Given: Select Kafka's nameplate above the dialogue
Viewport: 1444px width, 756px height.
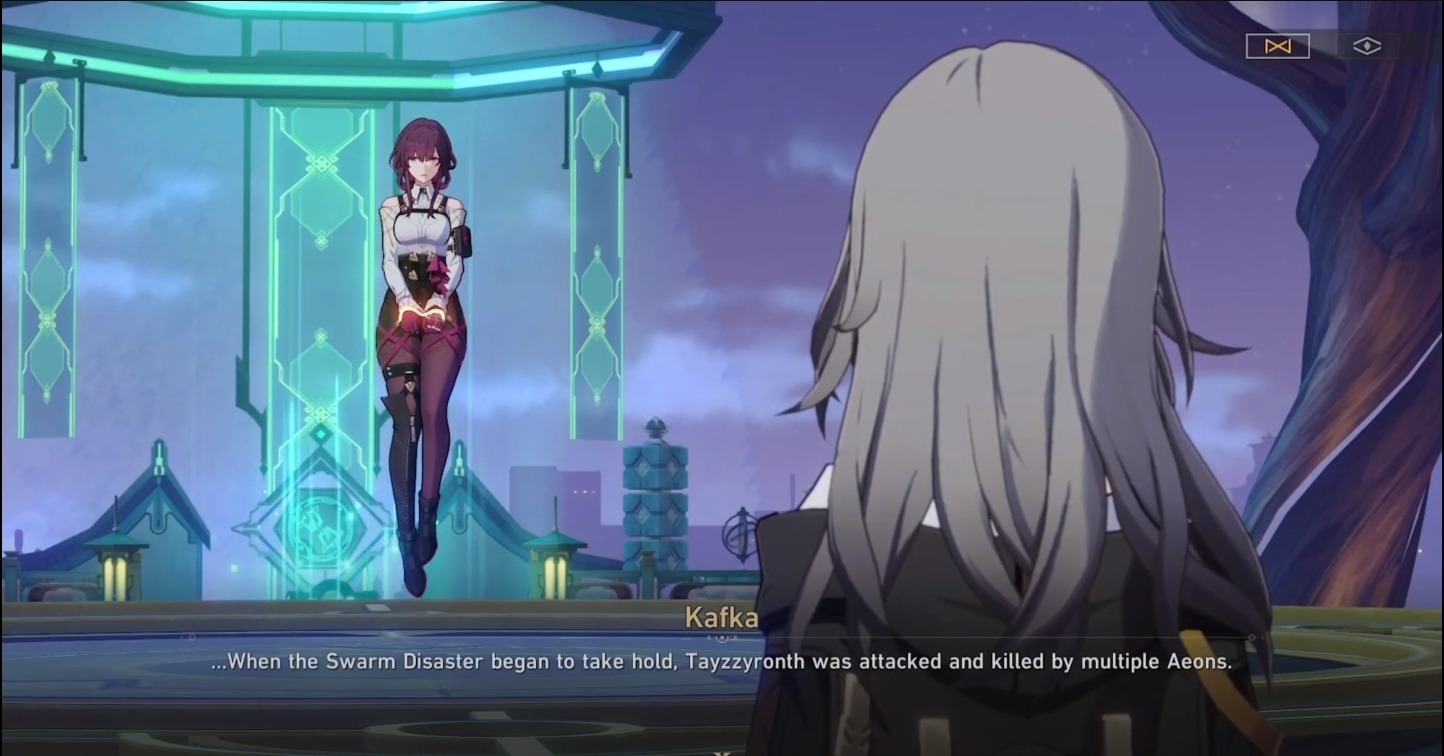Looking at the screenshot, I should click(722, 619).
